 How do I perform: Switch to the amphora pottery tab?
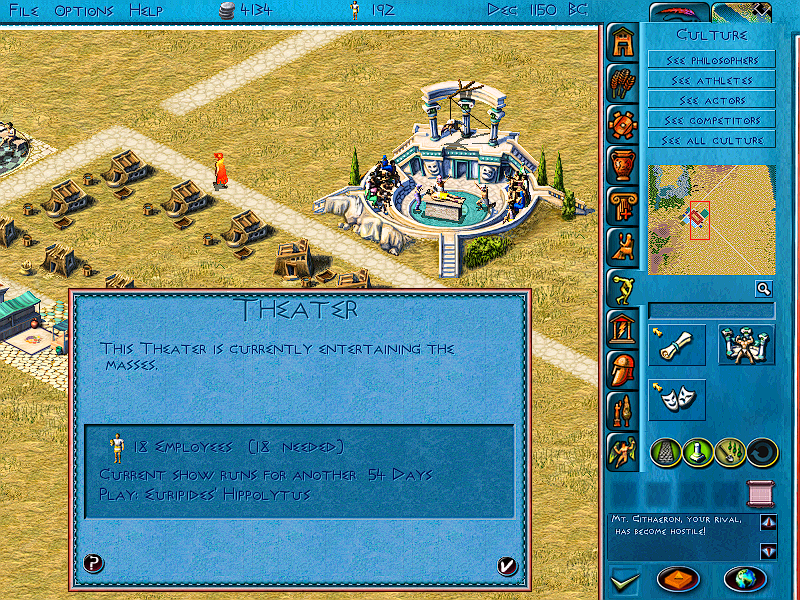coord(622,164)
